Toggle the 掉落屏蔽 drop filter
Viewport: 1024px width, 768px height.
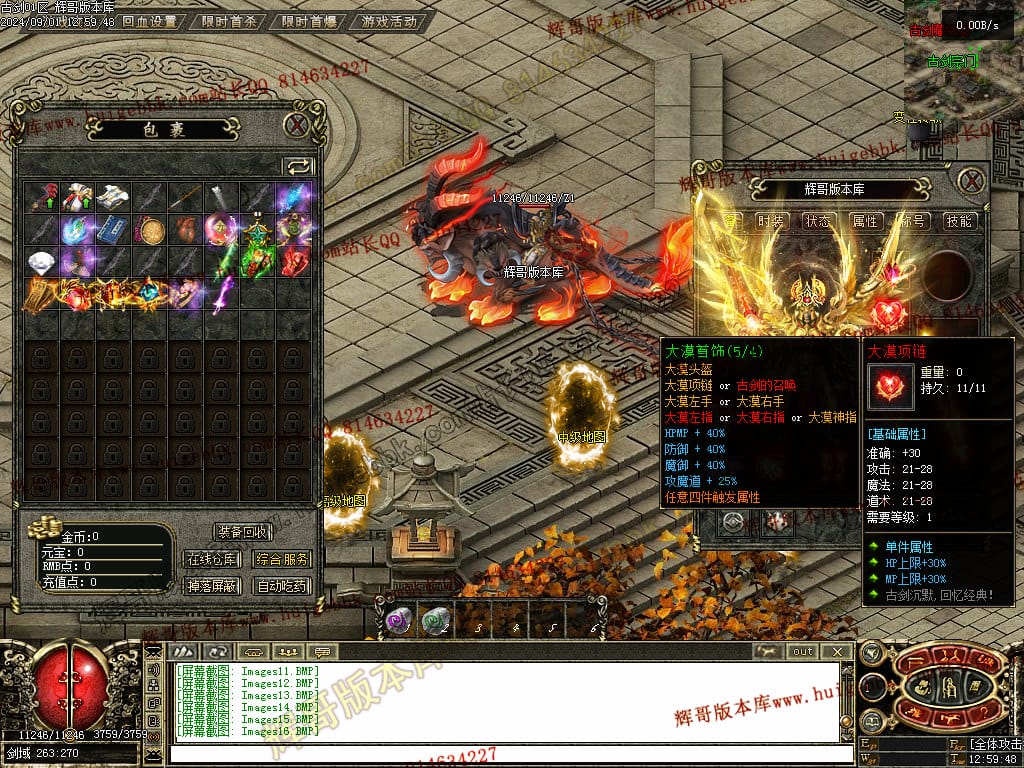click(212, 586)
